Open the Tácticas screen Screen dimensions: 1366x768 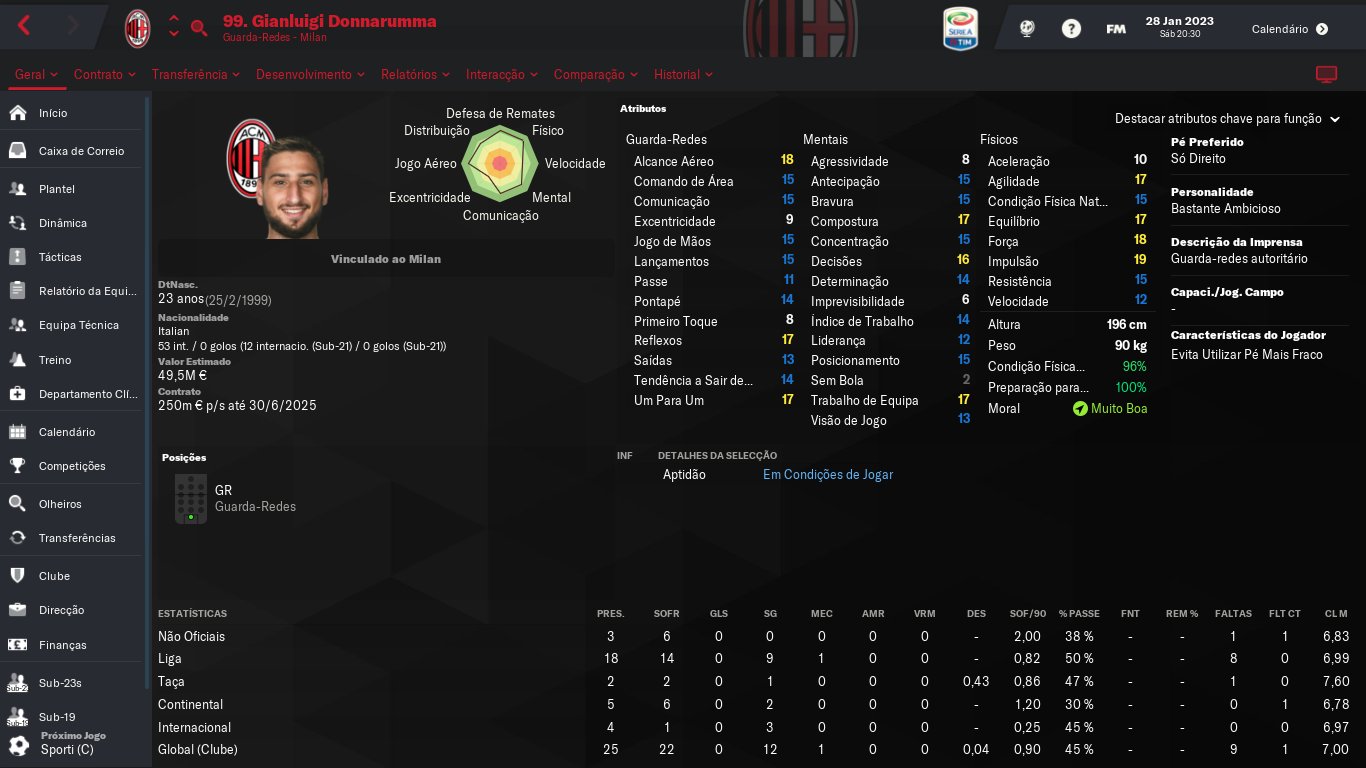(x=60, y=257)
